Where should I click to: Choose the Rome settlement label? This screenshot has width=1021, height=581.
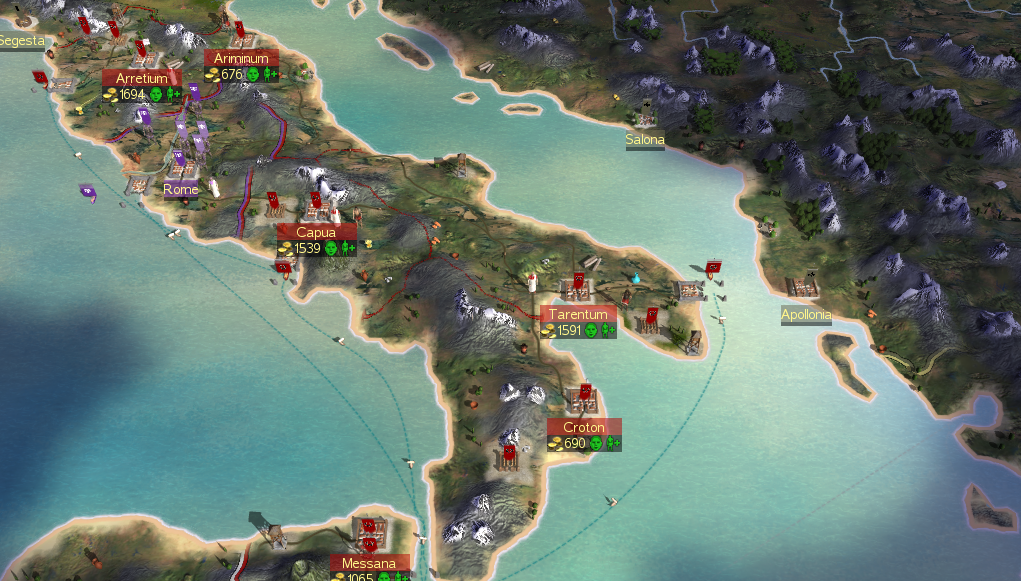[x=181, y=189]
